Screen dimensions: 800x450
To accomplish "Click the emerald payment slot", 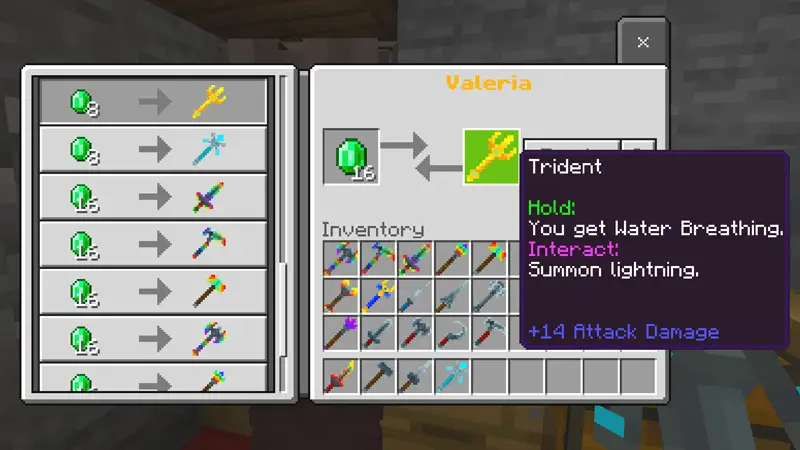I will [351, 157].
